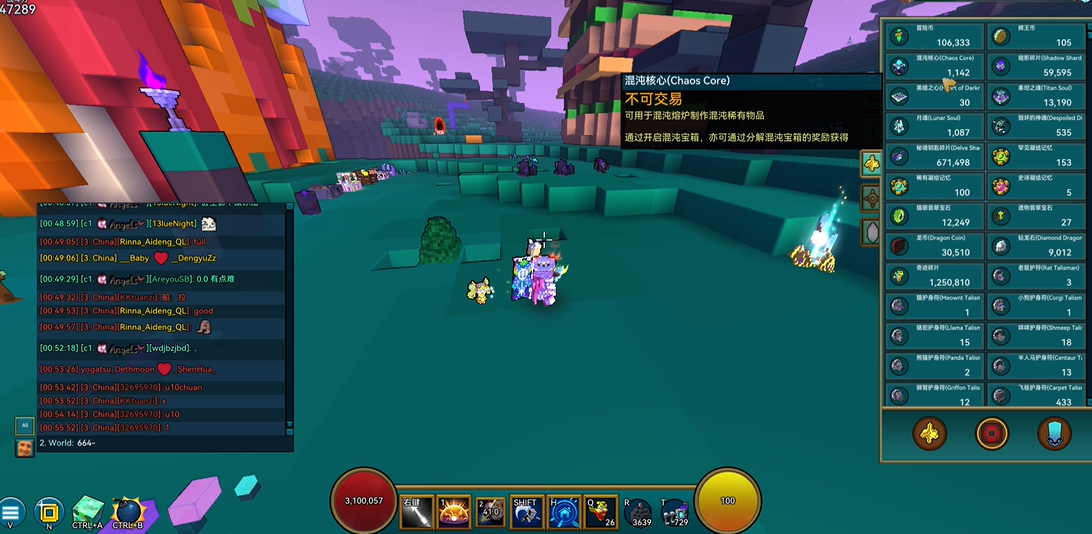Select the Diamond Dragon currency entry
The height and width of the screenshot is (534, 1092).
click(1037, 246)
